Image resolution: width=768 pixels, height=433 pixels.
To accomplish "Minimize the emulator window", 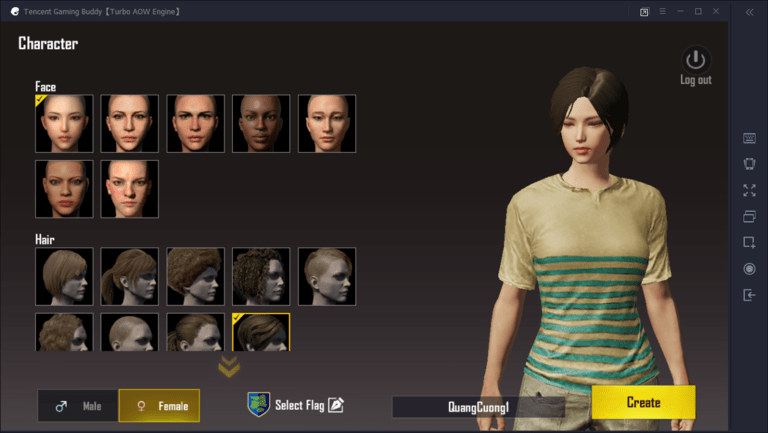I will (x=678, y=11).
